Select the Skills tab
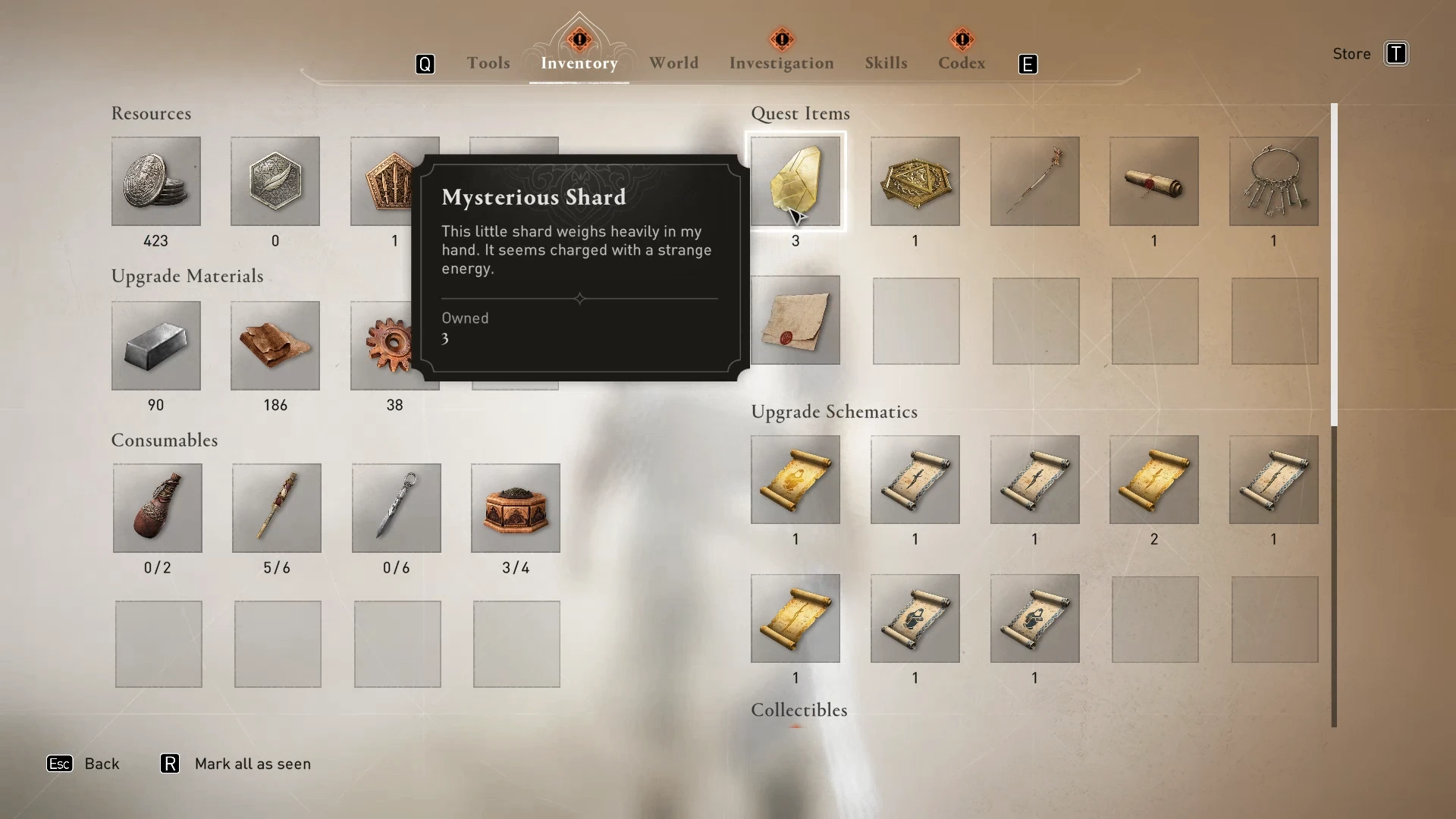Image resolution: width=1456 pixels, height=819 pixels. (x=886, y=63)
